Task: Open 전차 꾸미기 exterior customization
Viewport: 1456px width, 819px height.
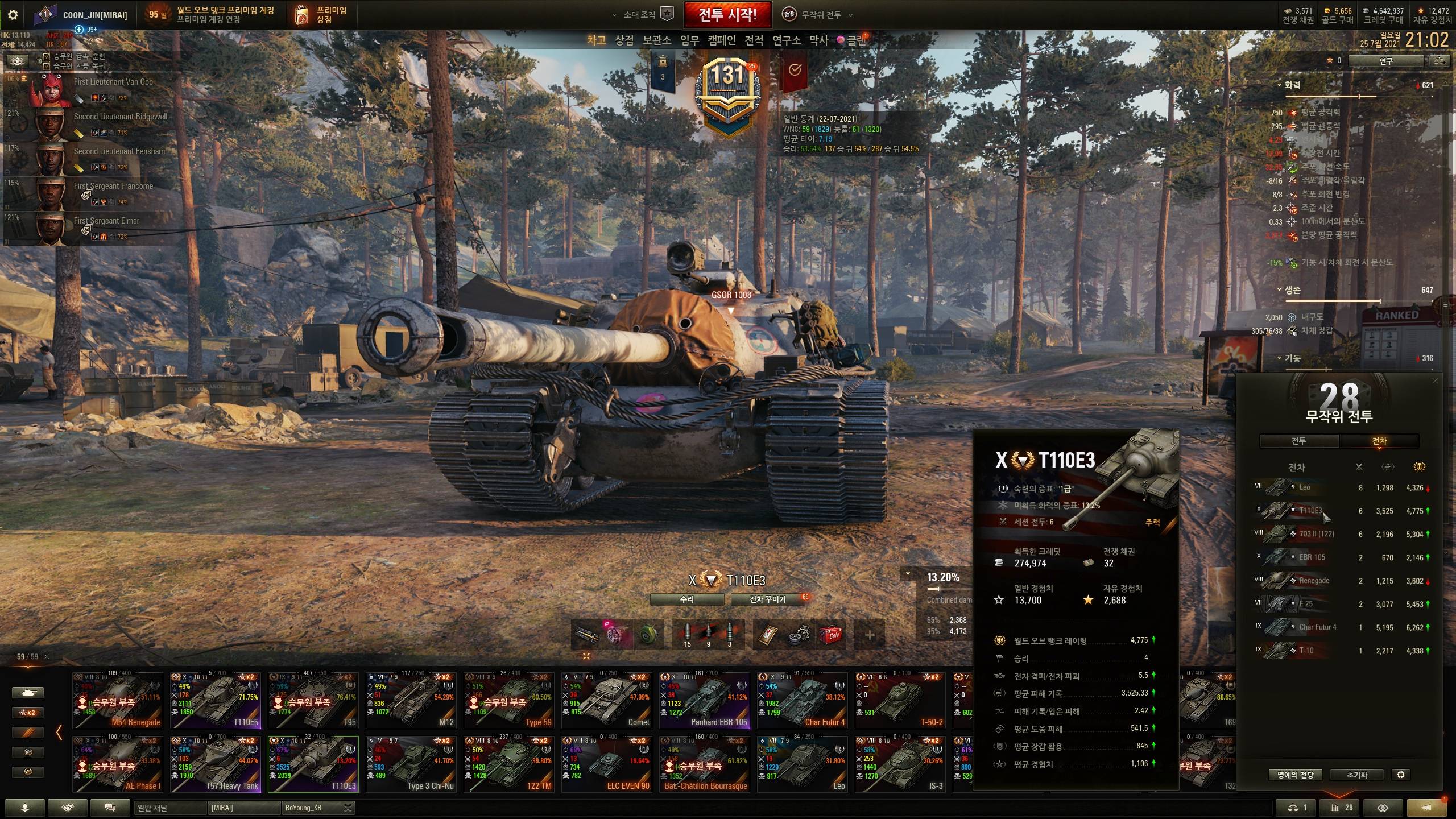Action: coord(768,599)
